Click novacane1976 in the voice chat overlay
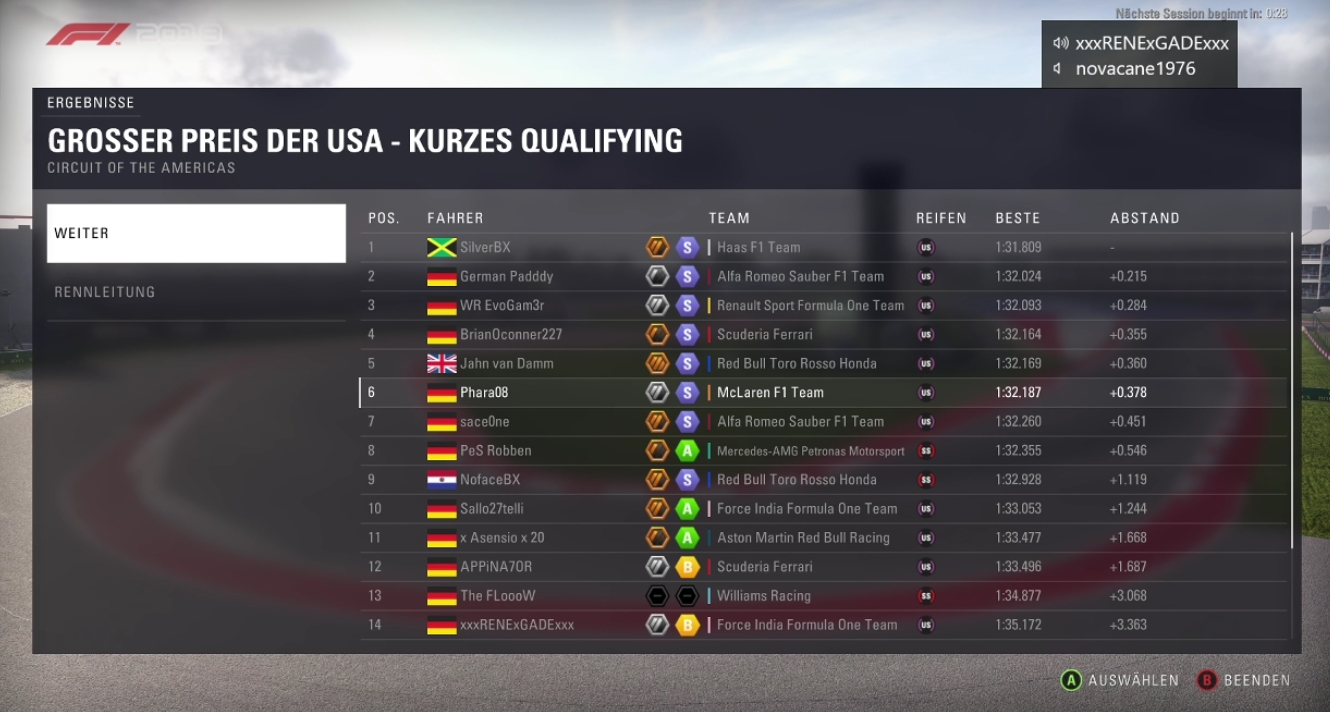Screen dimensions: 1330x712 1135,69
